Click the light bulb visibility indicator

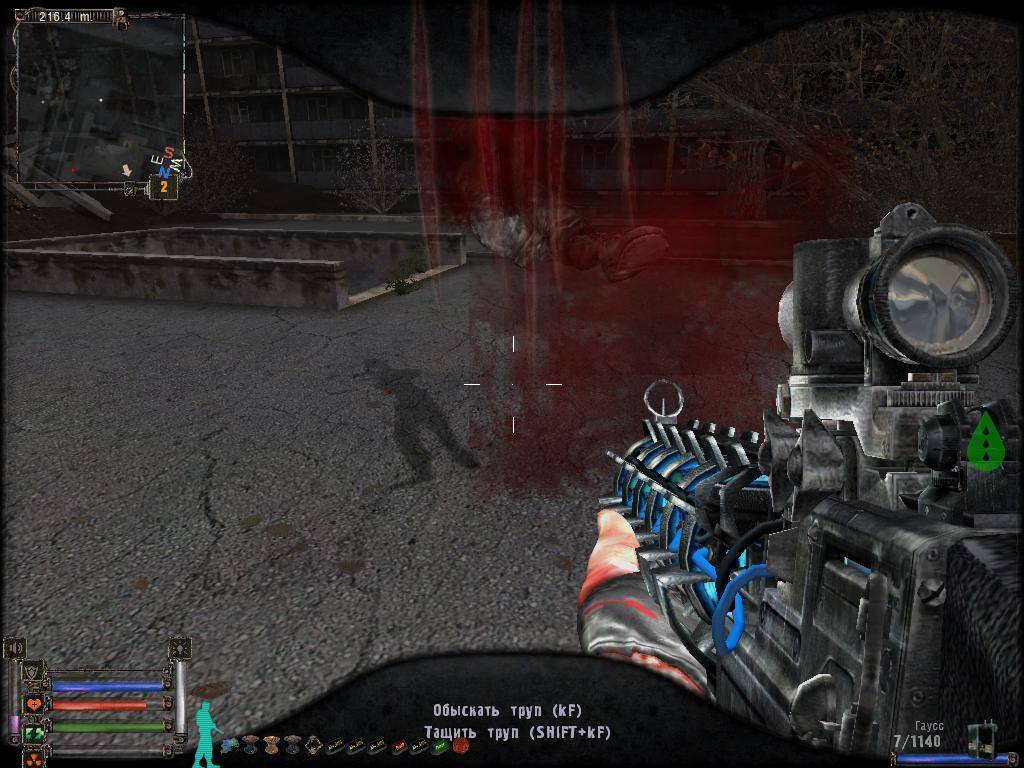[180, 649]
